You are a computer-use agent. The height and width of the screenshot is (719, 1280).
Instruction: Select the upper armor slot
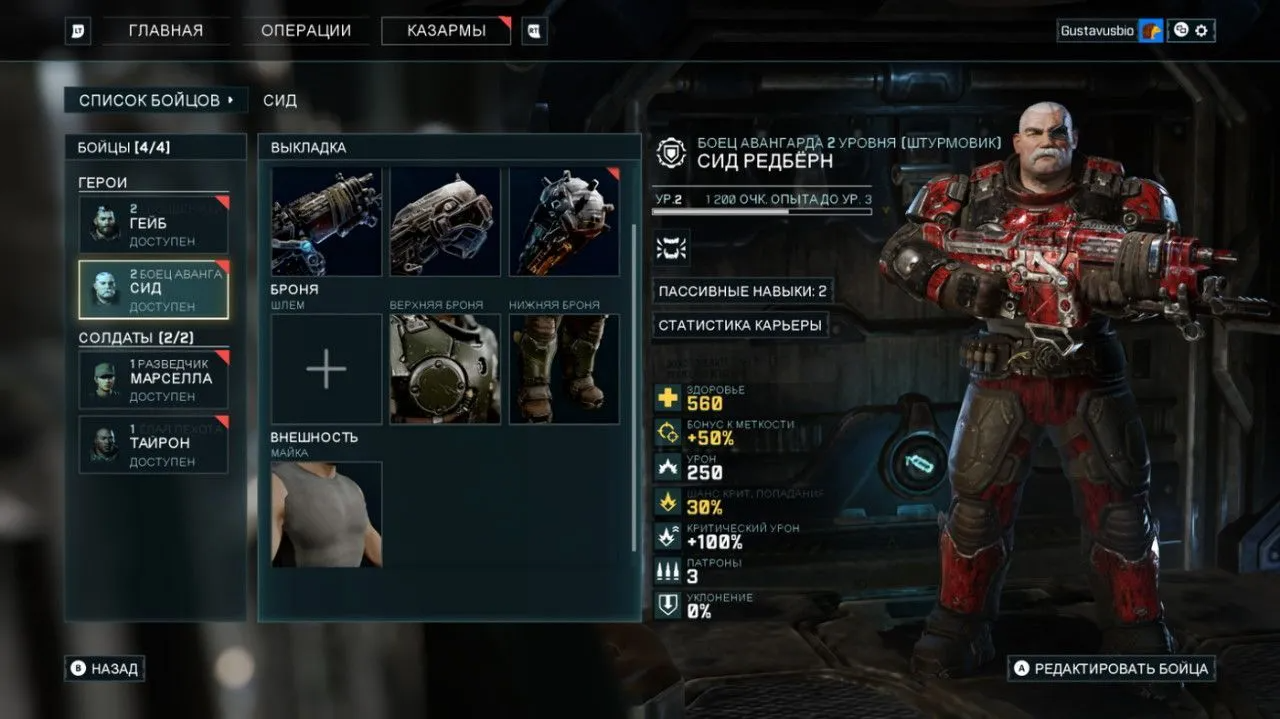(x=445, y=369)
